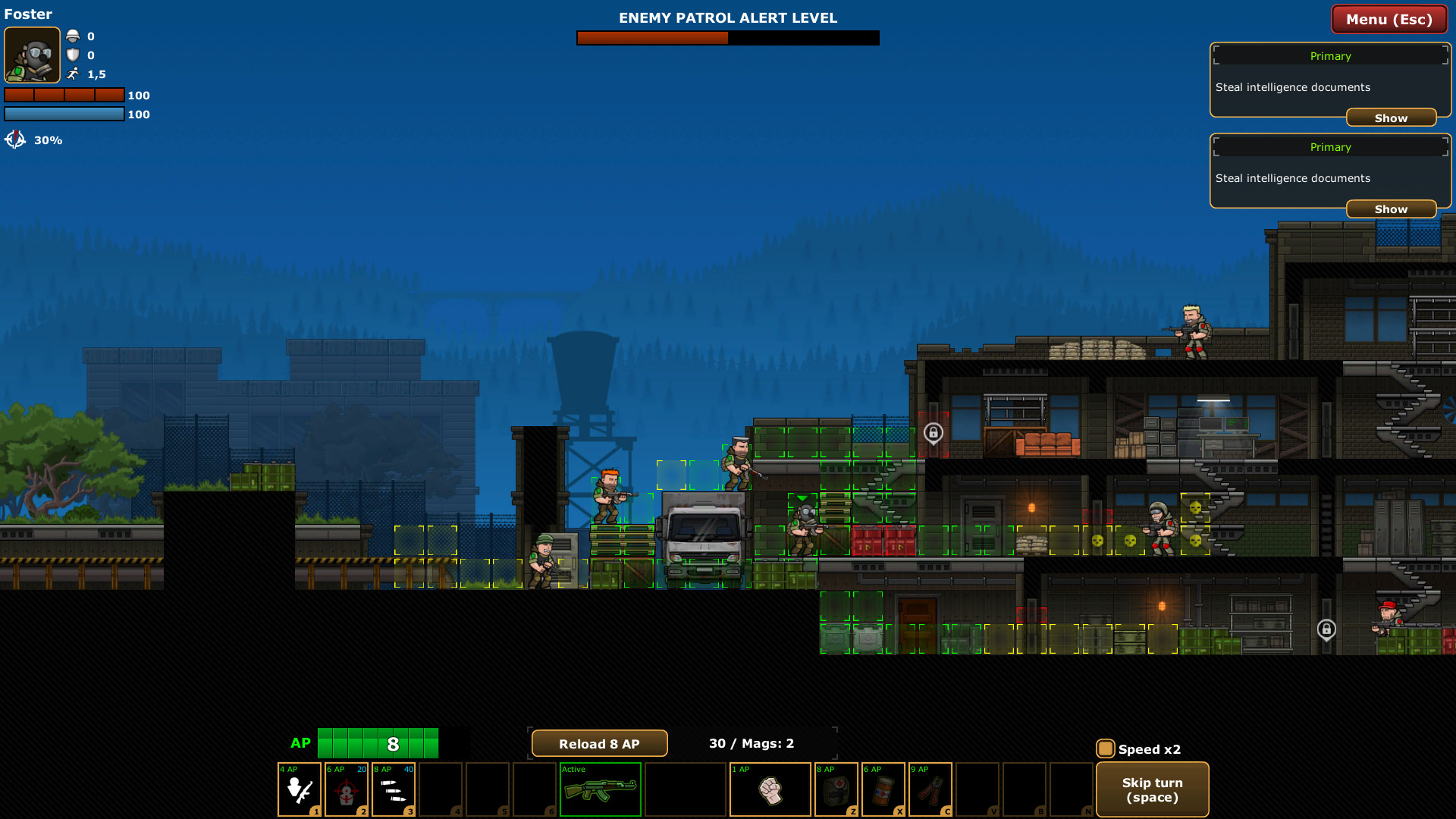
Task: Show the first Primary objective details
Action: [x=1391, y=118]
